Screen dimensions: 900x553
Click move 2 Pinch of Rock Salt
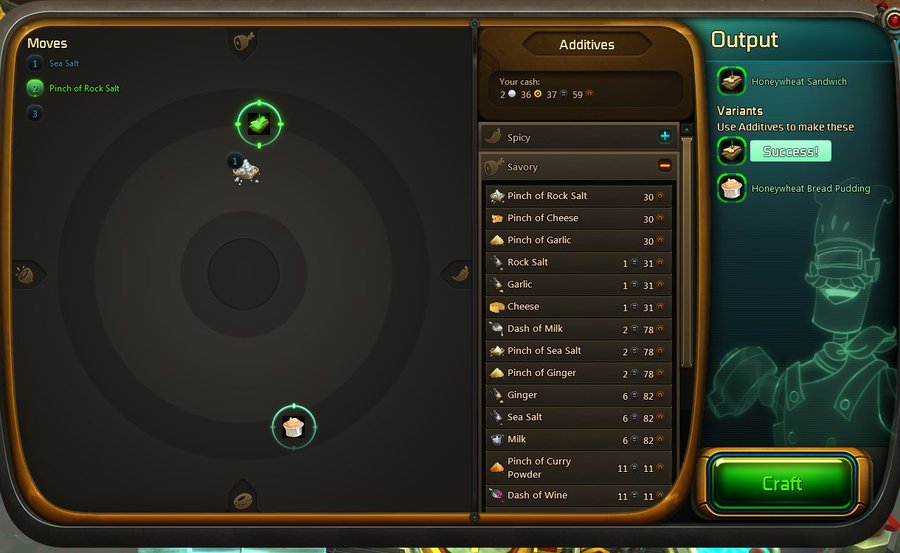(84, 88)
